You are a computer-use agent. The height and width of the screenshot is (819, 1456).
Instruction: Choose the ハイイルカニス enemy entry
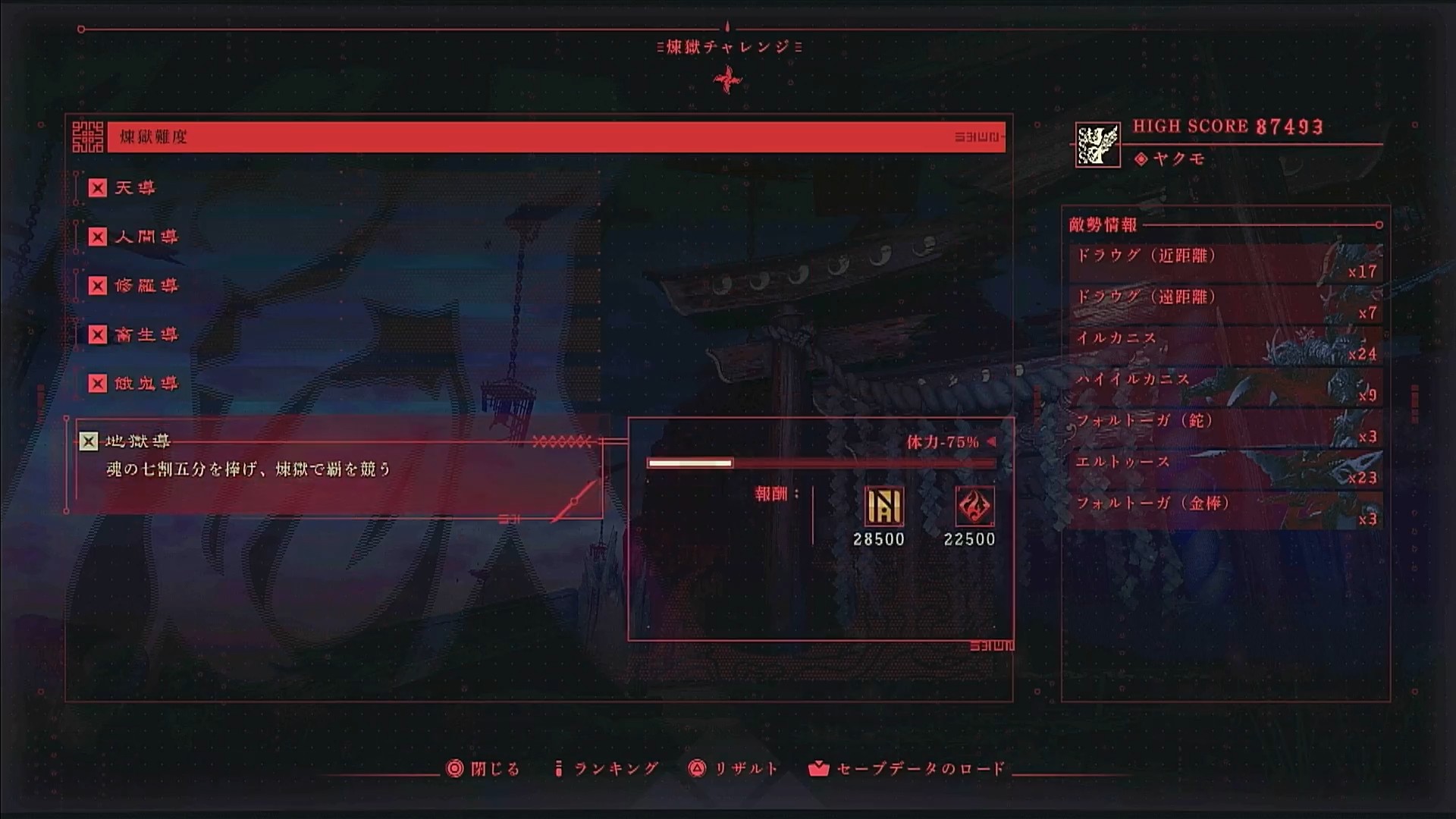coord(1225,386)
